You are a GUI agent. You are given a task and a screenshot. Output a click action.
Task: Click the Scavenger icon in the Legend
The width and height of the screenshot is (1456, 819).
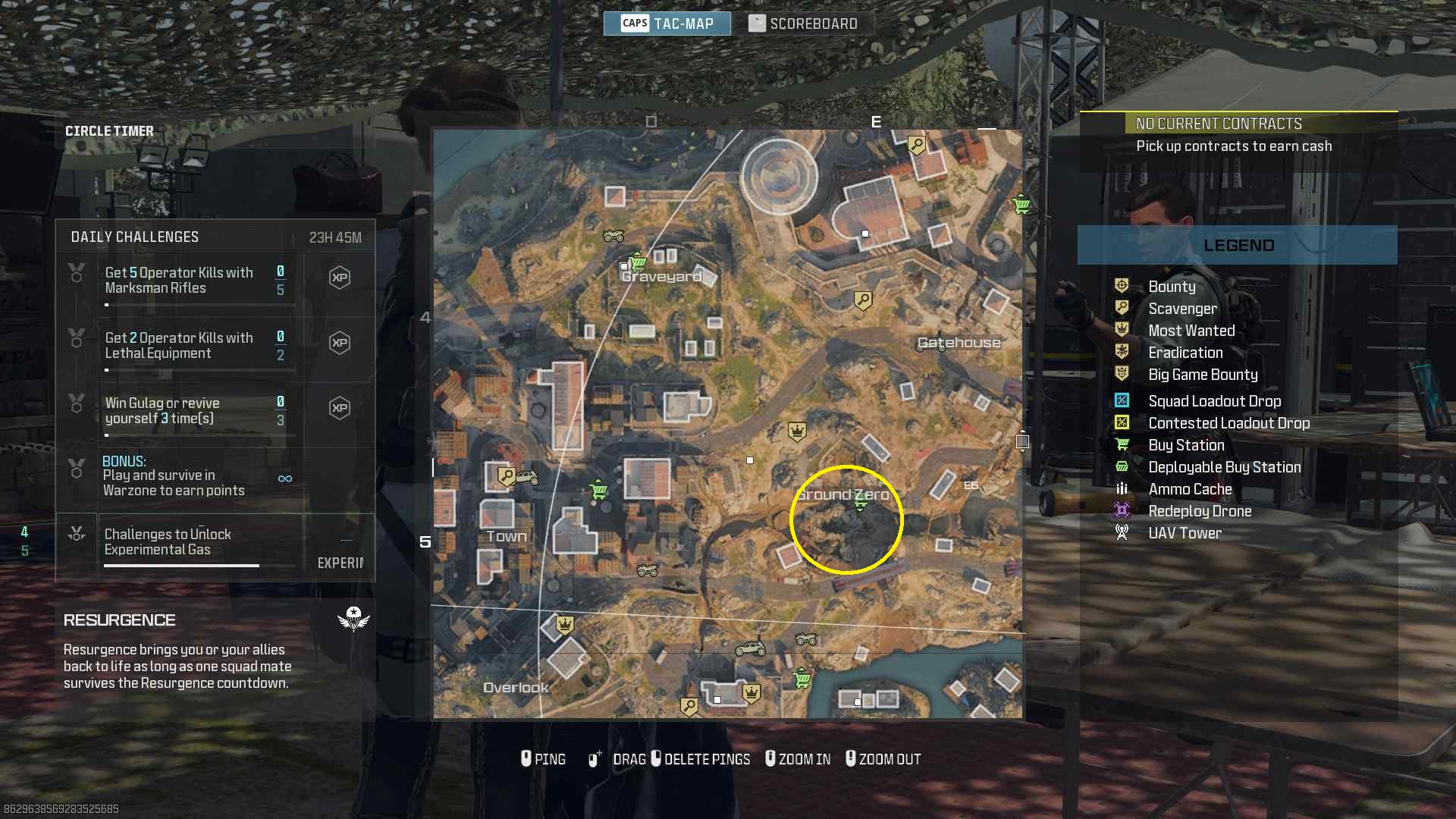1123,308
